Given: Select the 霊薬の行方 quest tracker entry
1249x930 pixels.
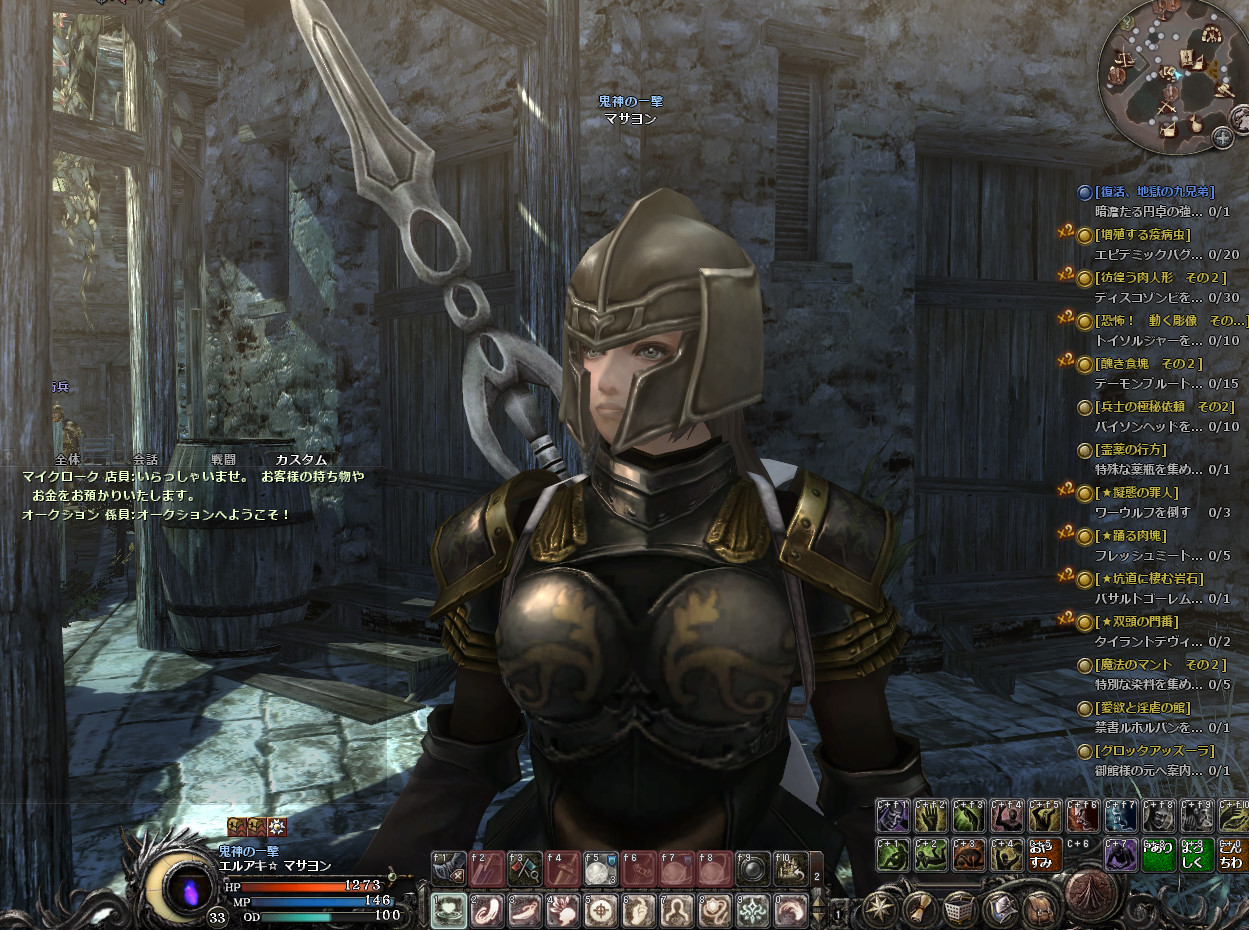Looking at the screenshot, I should [1130, 450].
